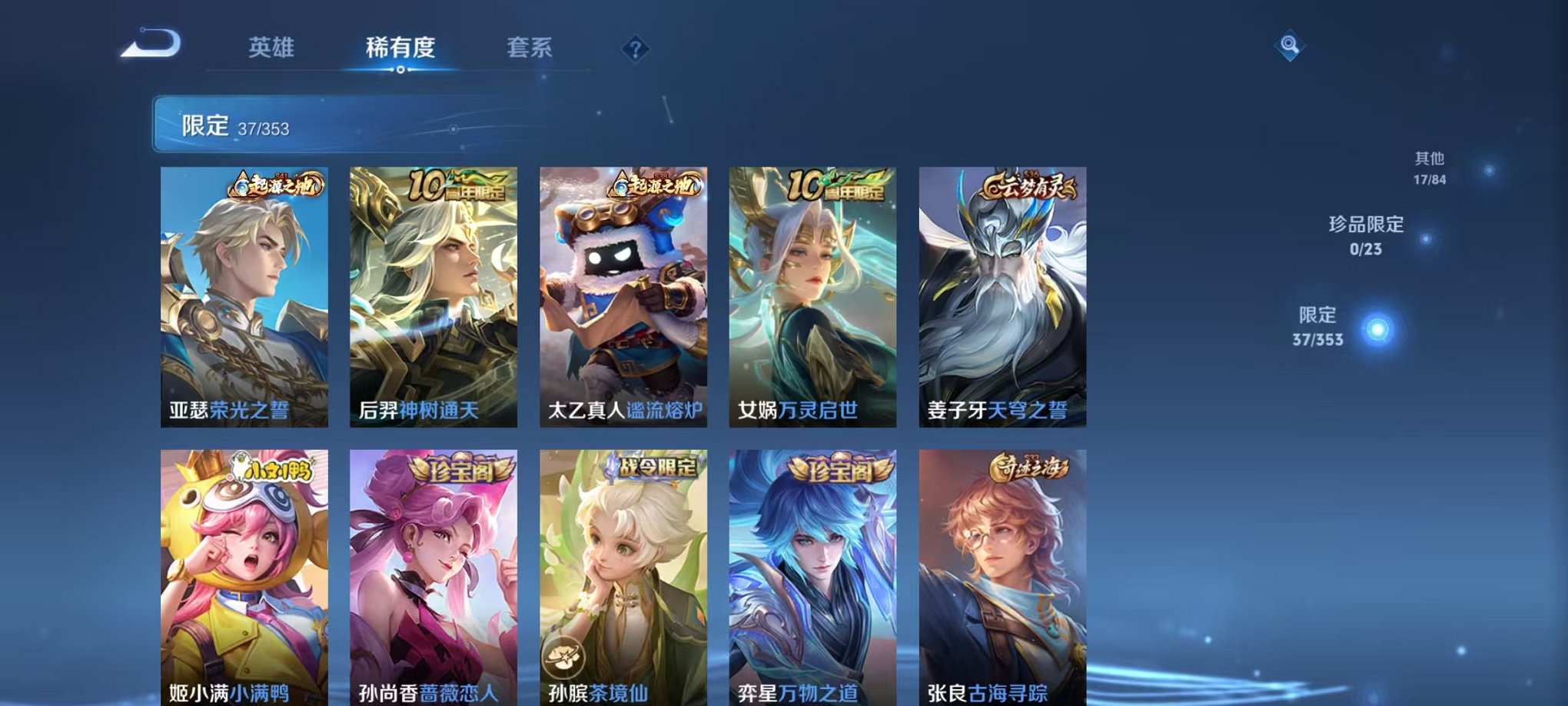Image resolution: width=1568 pixels, height=706 pixels.
Task: Switch to the 英雄 tab
Action: (274, 46)
